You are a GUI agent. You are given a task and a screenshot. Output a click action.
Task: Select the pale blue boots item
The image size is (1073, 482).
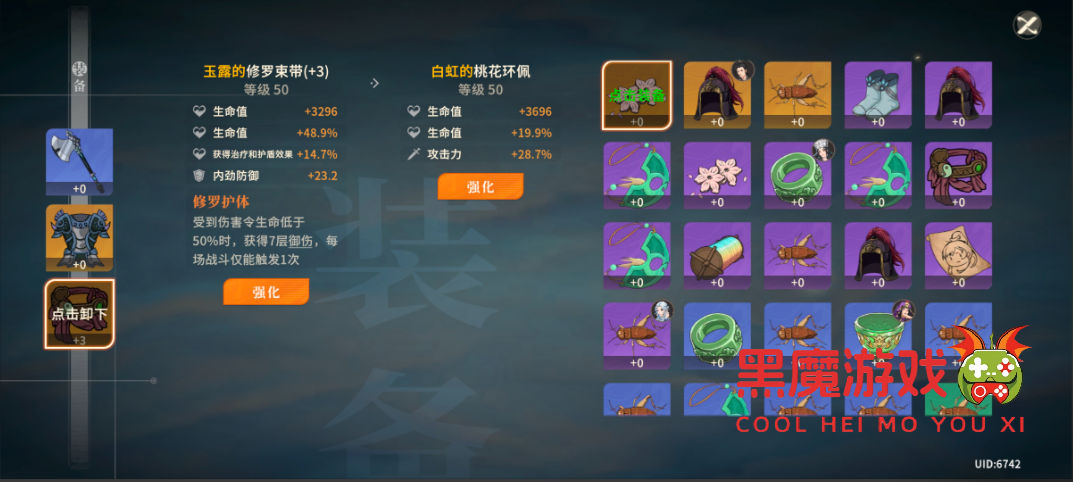point(877,95)
